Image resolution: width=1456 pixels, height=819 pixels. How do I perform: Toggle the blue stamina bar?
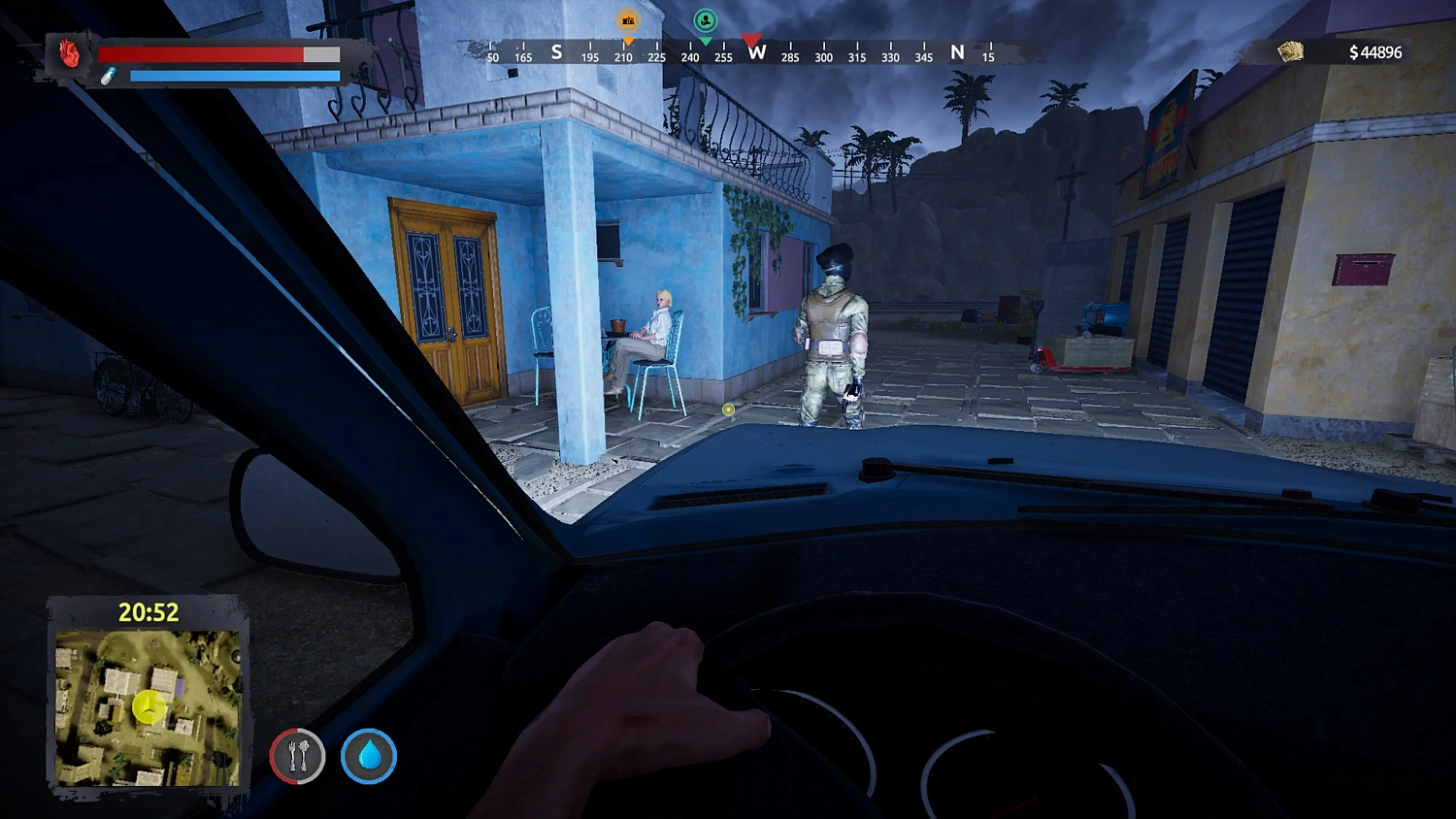[x=233, y=76]
